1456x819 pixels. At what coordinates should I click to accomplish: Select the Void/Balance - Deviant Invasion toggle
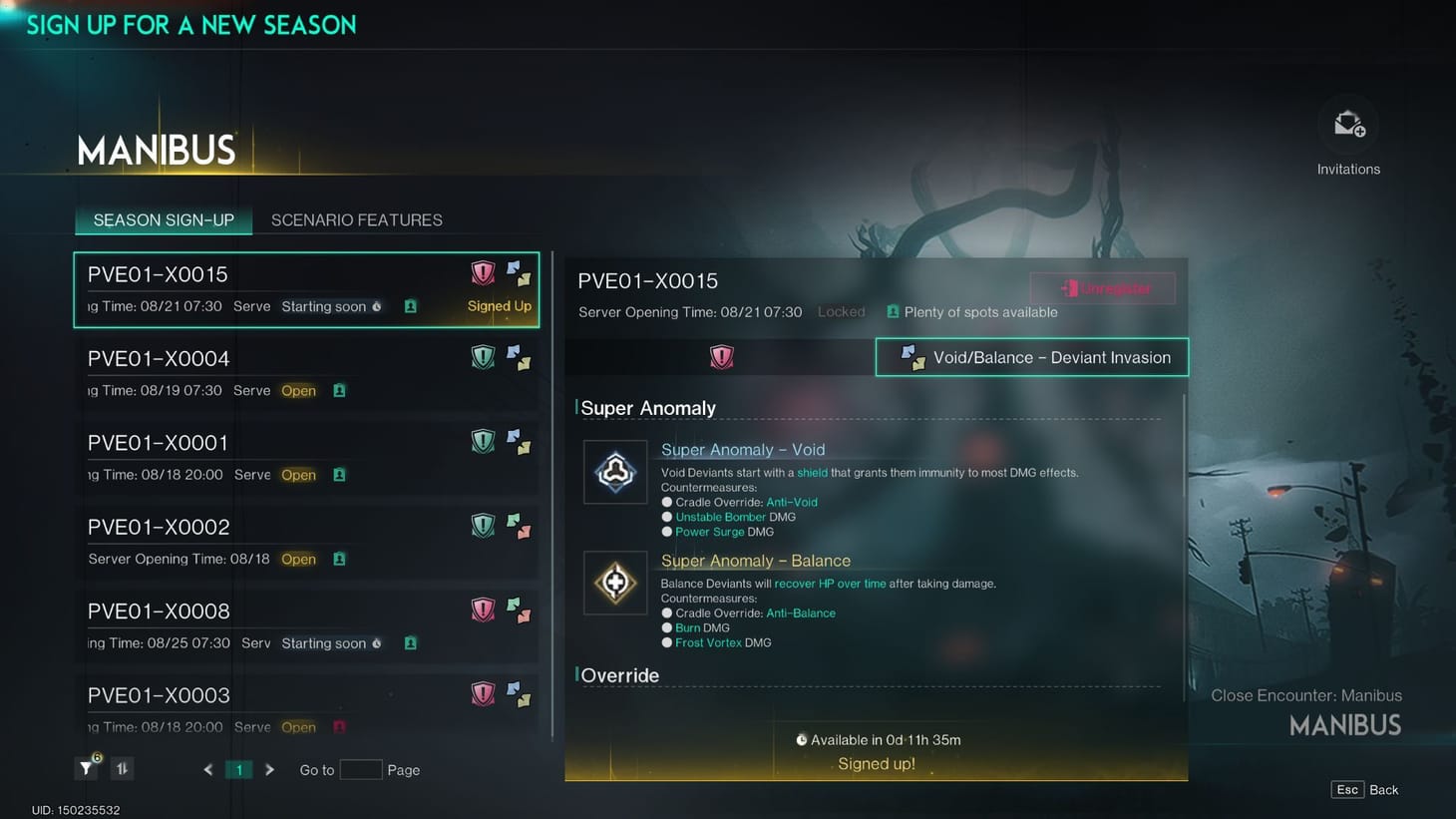[x=1031, y=356]
